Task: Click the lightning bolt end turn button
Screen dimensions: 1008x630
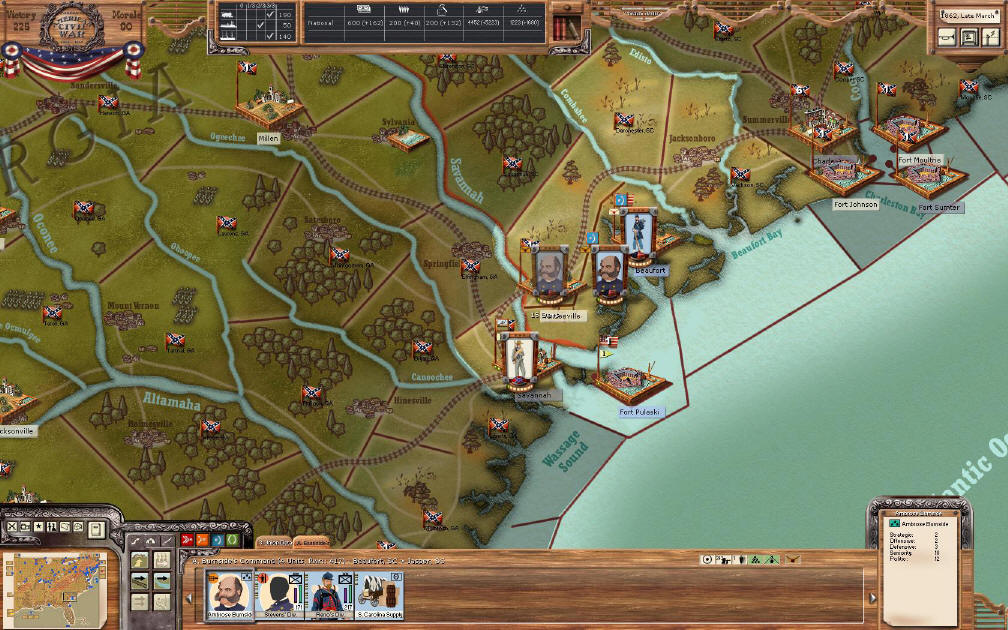Action: (x=991, y=38)
